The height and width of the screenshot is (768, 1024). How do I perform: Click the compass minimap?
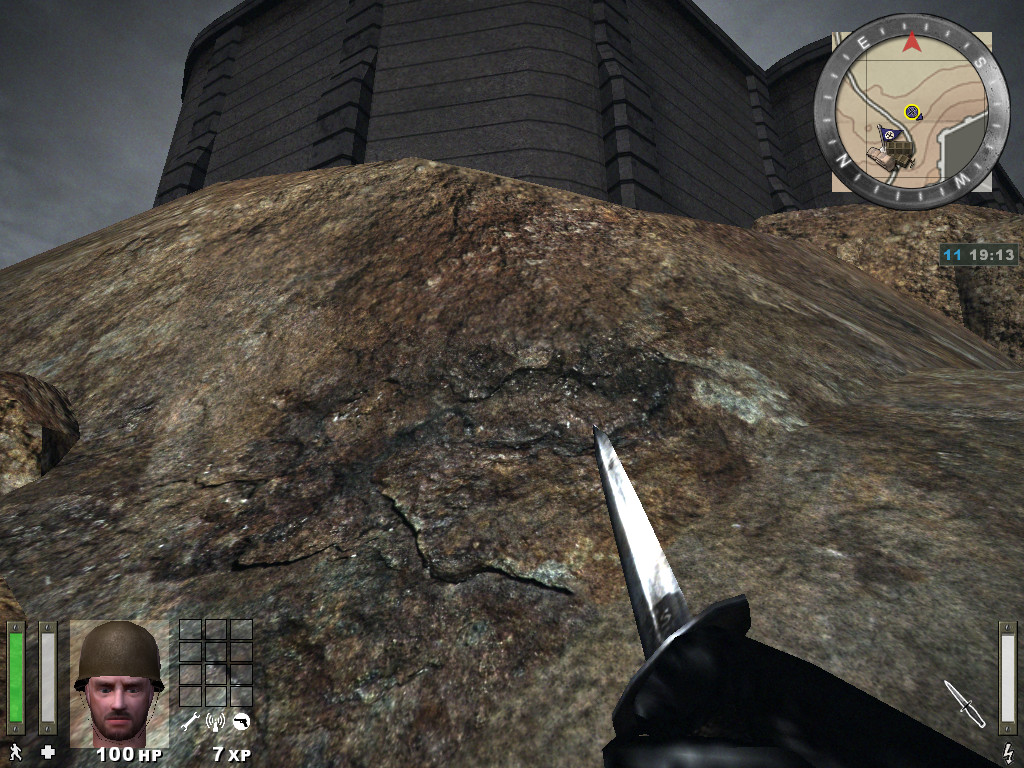point(911,112)
